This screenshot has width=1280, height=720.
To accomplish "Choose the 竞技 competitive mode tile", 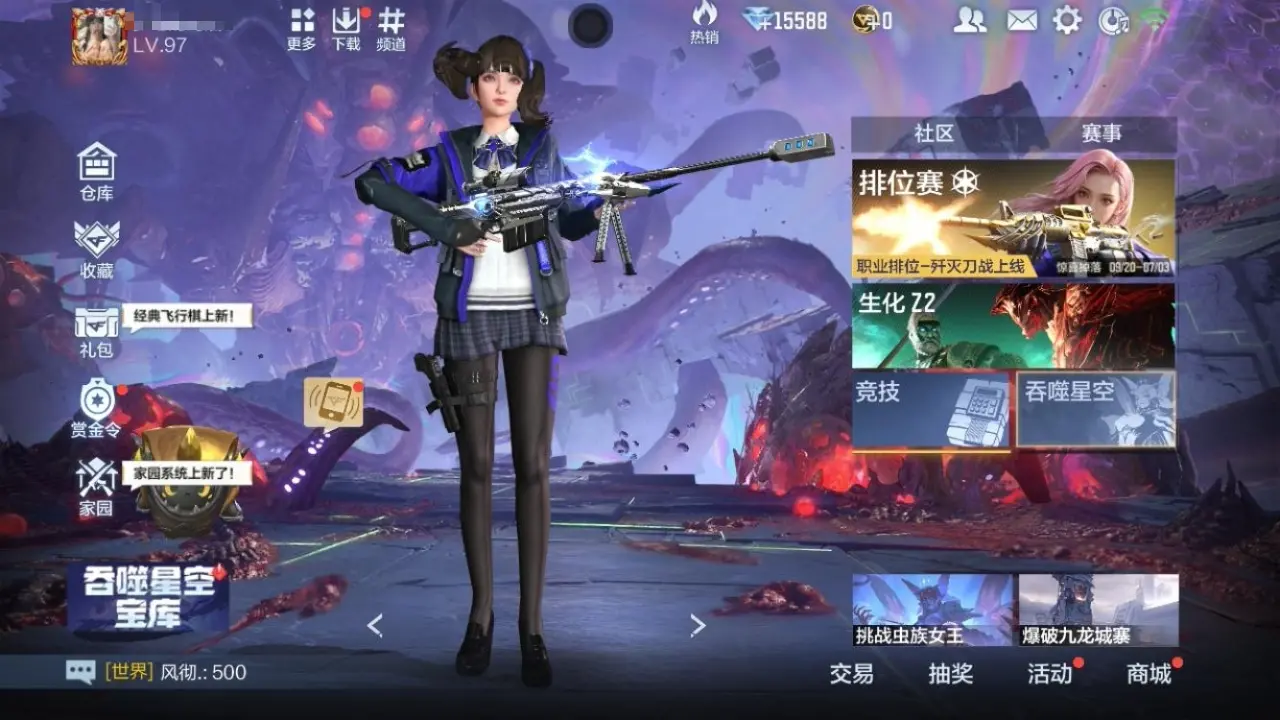I will point(932,408).
